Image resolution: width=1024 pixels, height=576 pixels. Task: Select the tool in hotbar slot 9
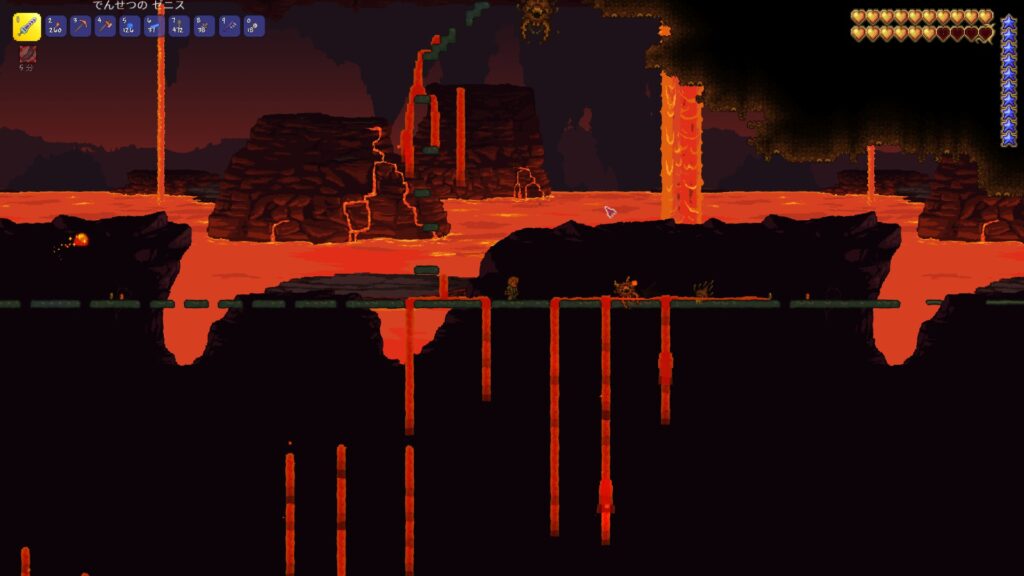tap(229, 26)
